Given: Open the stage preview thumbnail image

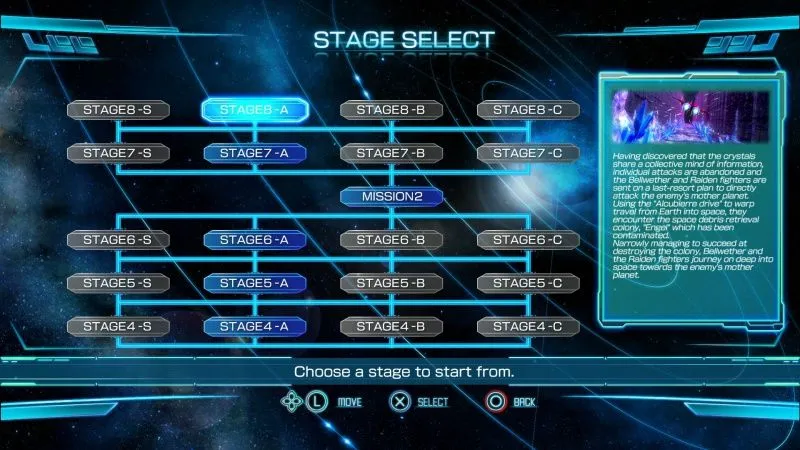Looking at the screenshot, I should (x=690, y=116).
